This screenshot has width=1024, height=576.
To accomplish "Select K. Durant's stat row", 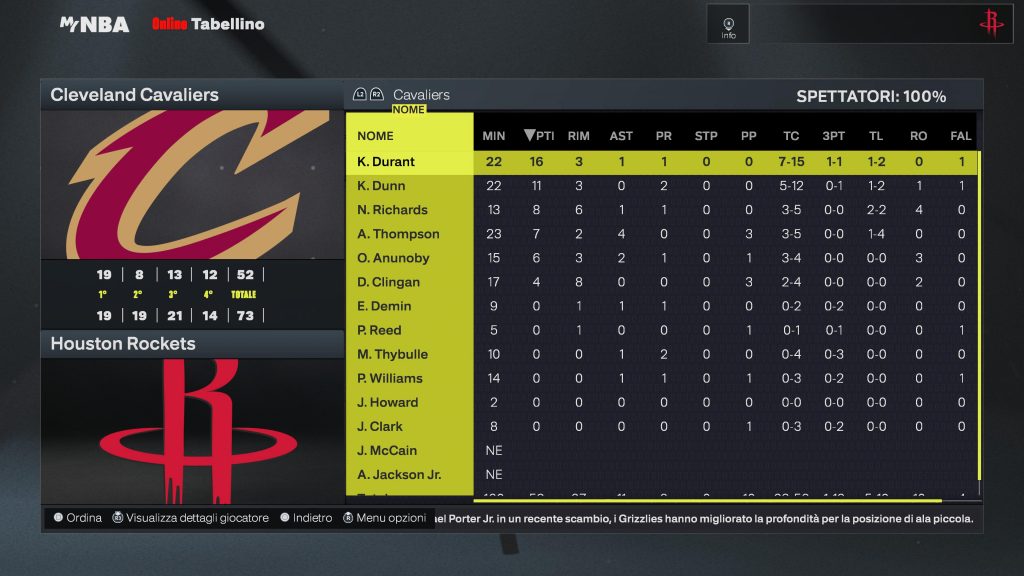I will point(386,162).
